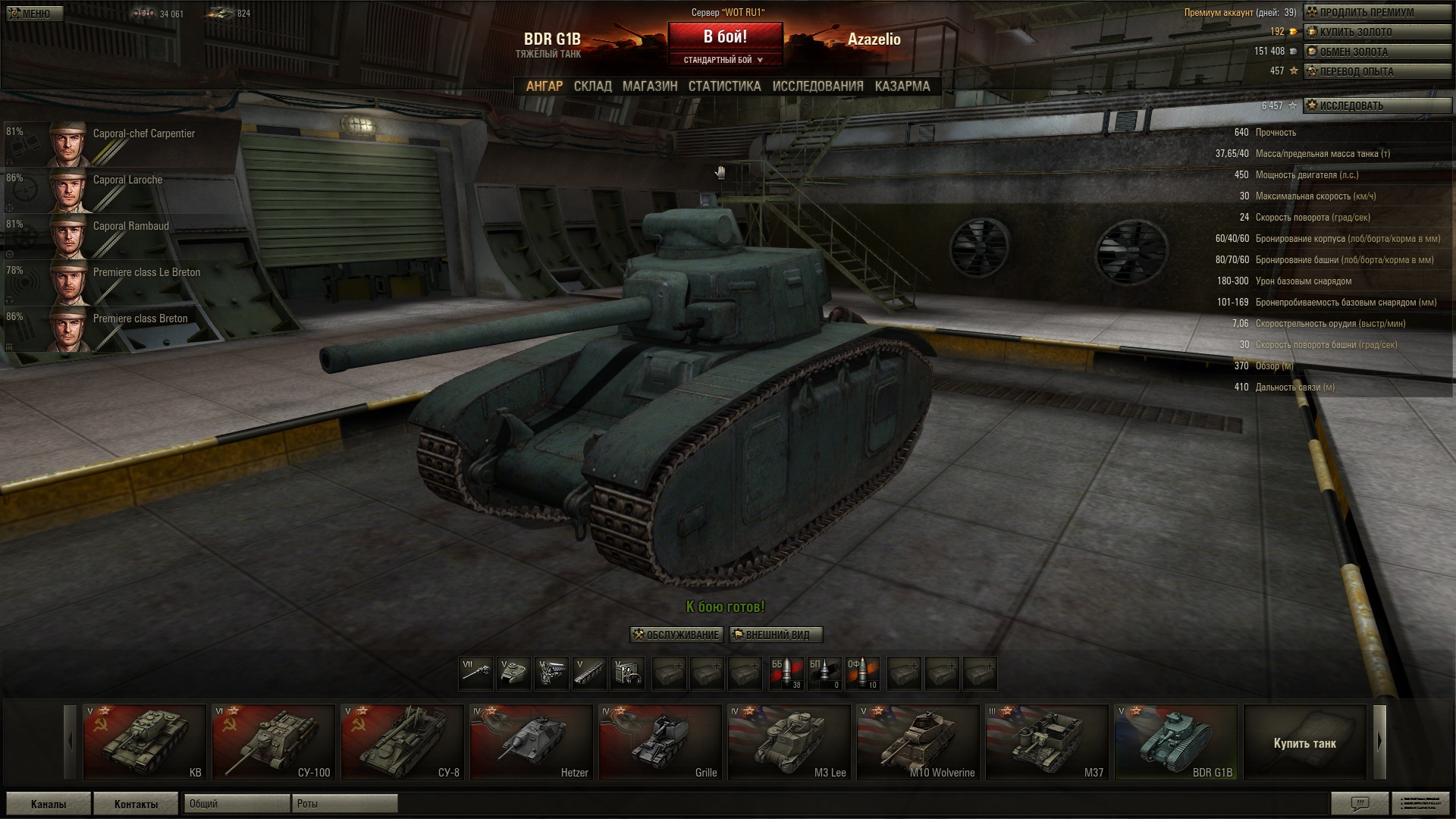The height and width of the screenshot is (819, 1456).
Task: Select the Hetzer in the tank carousel
Action: pos(531,742)
